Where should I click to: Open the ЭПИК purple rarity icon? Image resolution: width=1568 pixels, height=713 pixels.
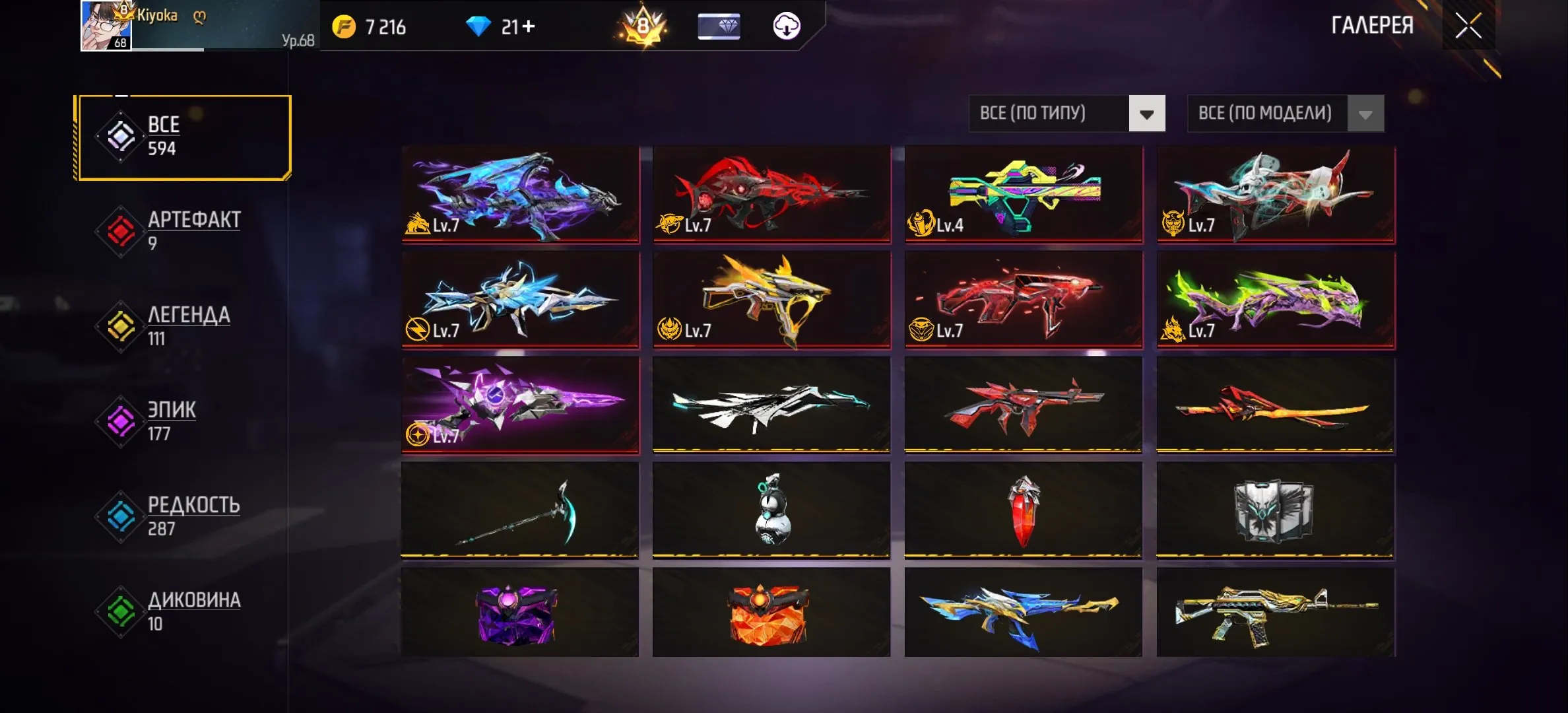(120, 418)
